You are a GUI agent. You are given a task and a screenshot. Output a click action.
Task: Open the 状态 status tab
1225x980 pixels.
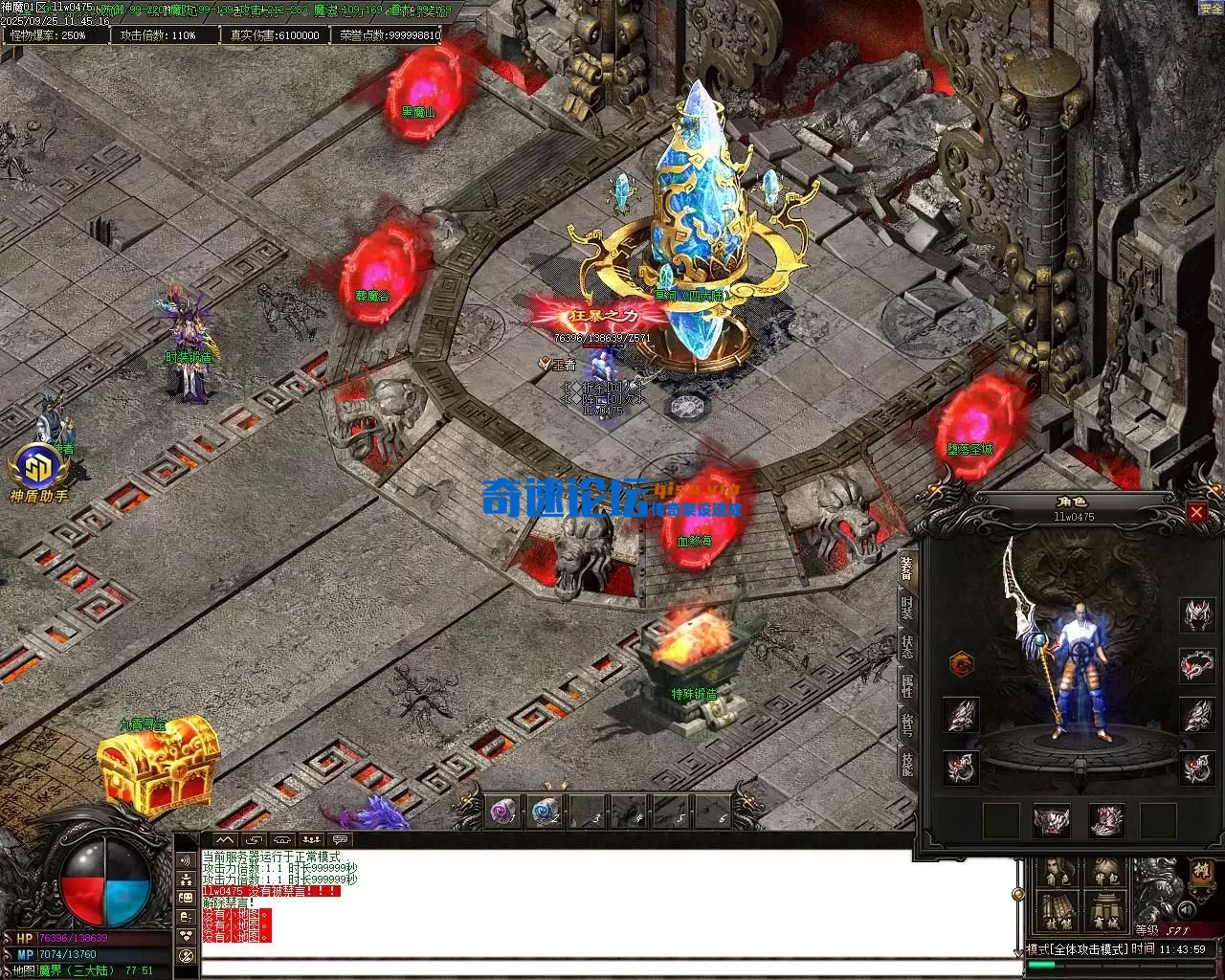(906, 646)
